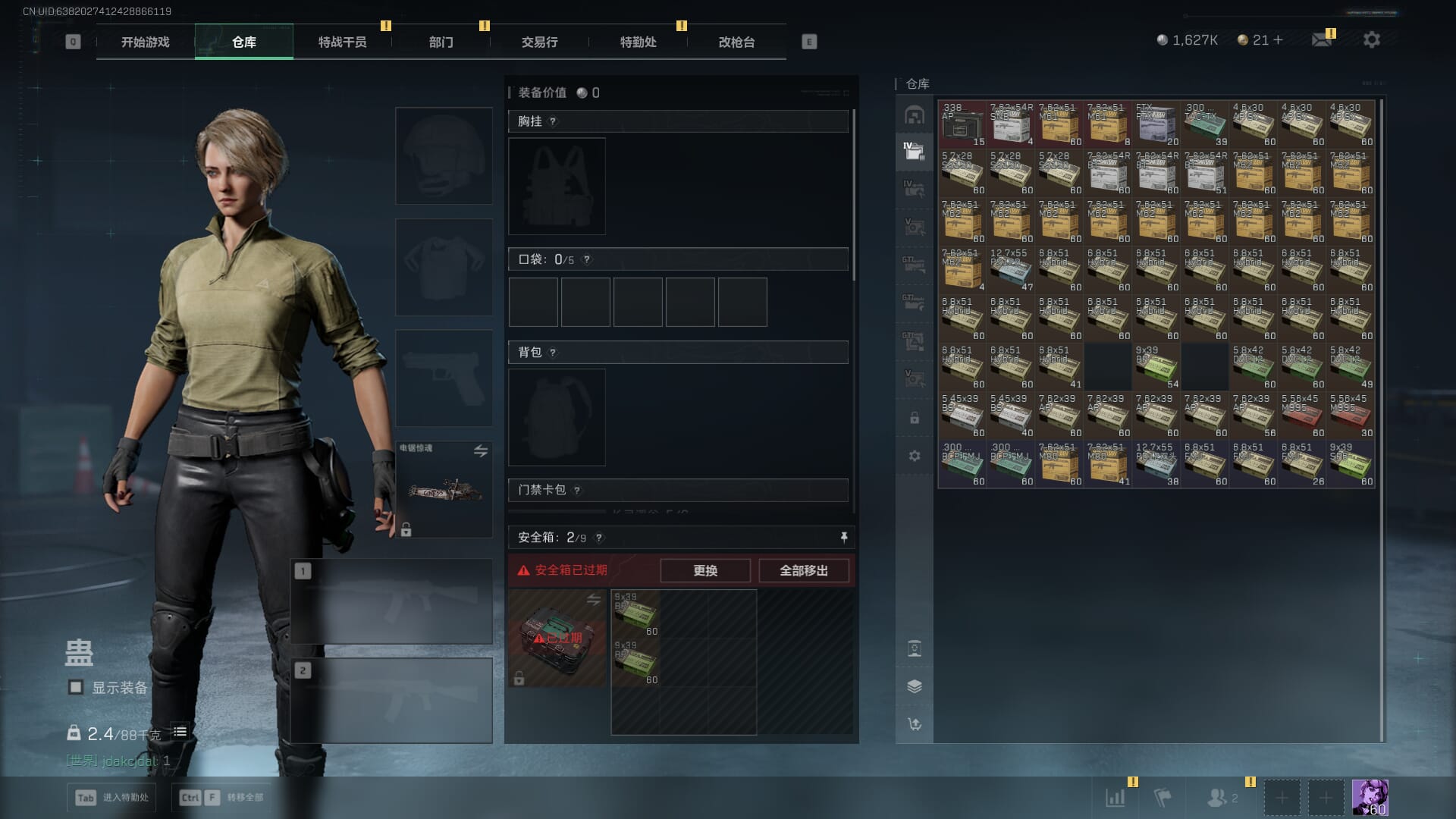Go to the 交易行 trading house tab
Image resolution: width=1456 pixels, height=819 pixels.
(539, 42)
